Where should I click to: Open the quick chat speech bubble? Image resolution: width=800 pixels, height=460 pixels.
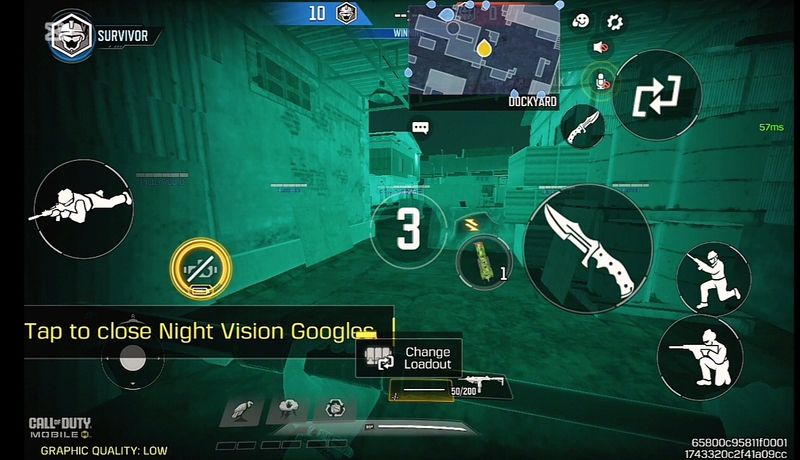[x=420, y=128]
